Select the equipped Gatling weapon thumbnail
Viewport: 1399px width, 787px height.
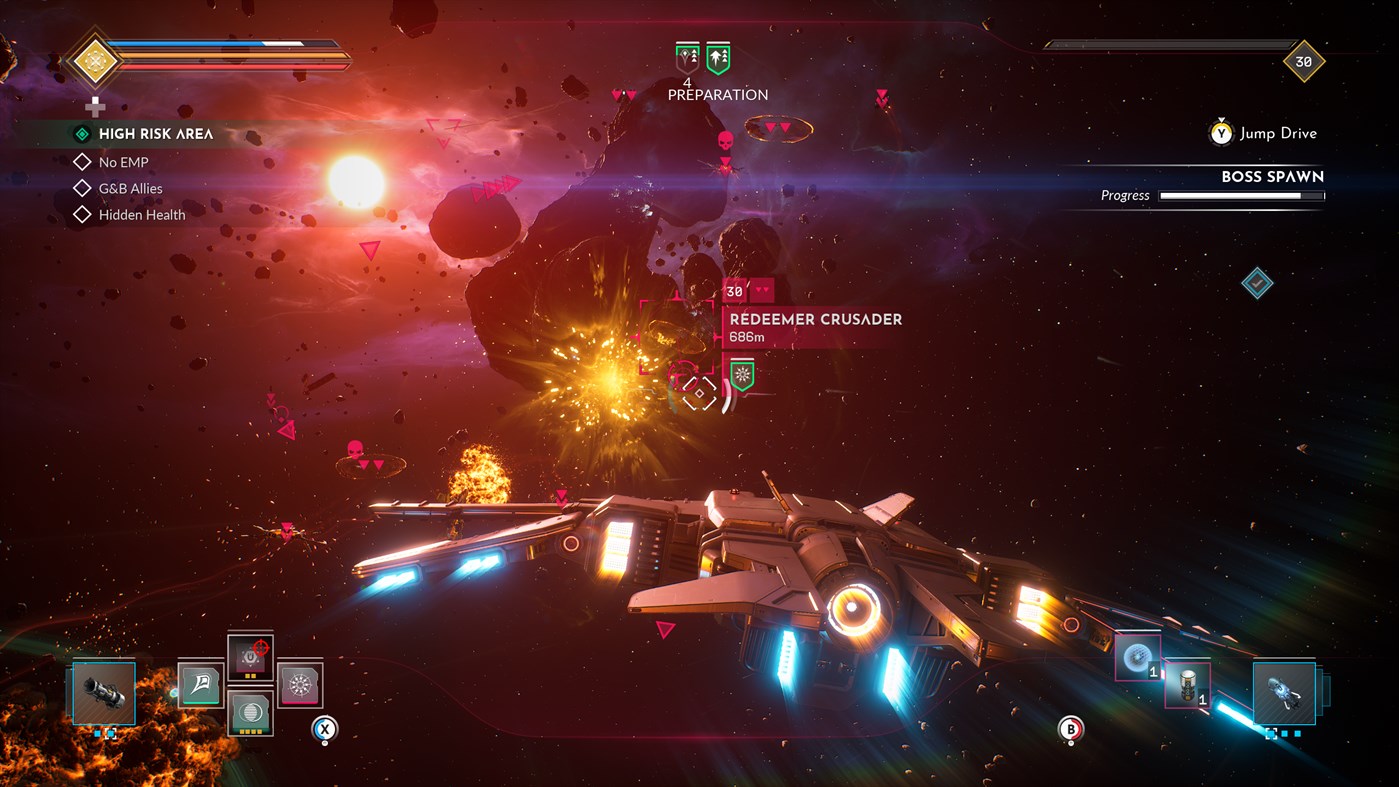click(x=104, y=692)
